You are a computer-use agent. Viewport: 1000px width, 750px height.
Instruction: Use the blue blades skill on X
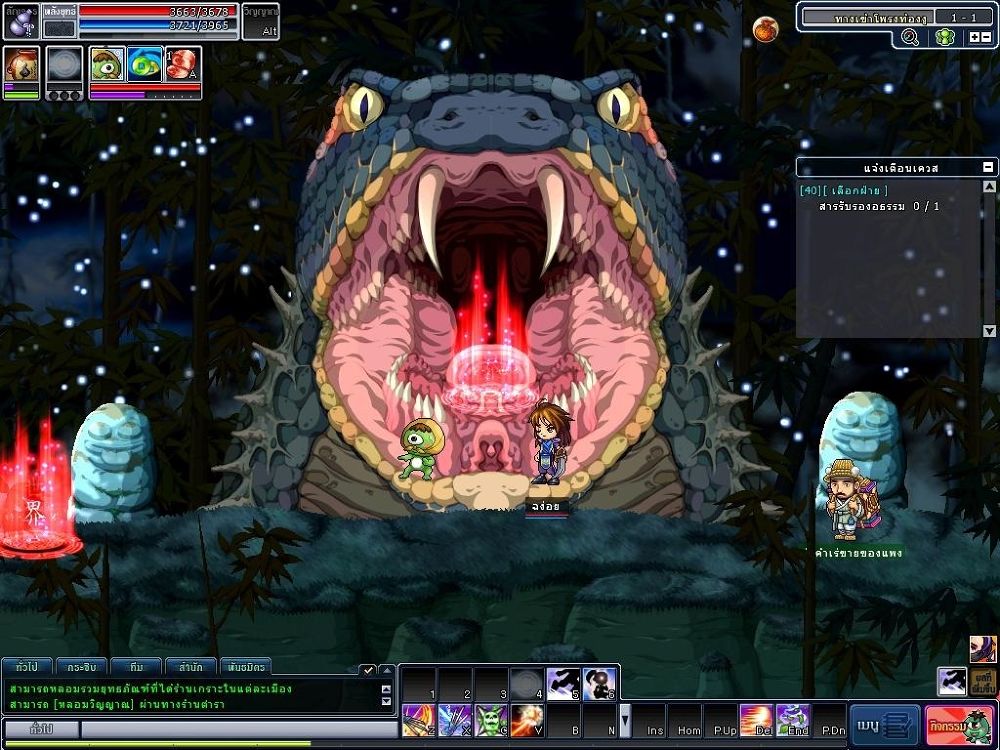pyautogui.click(x=453, y=720)
